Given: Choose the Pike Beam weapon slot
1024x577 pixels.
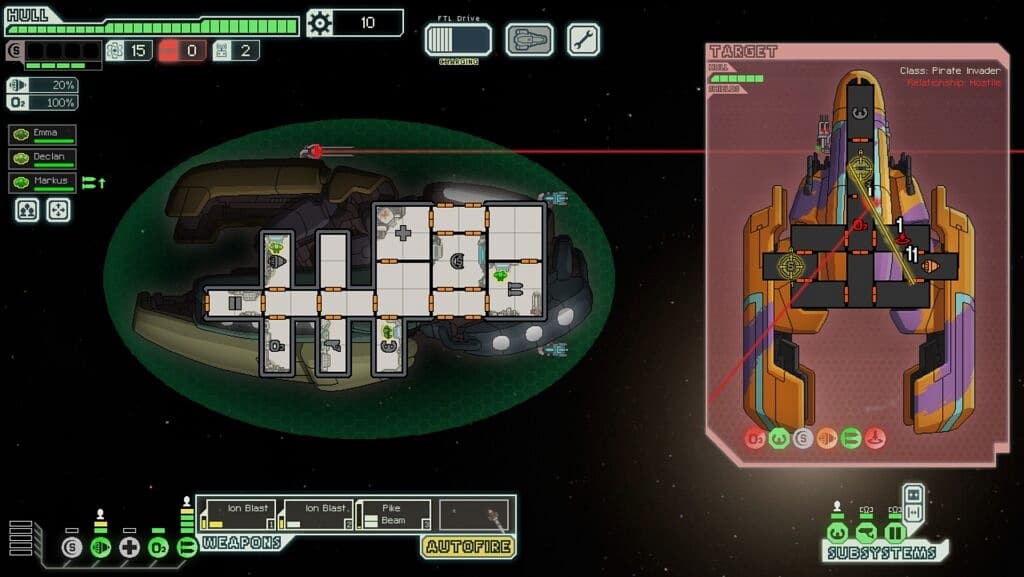Looking at the screenshot, I should (x=393, y=514).
